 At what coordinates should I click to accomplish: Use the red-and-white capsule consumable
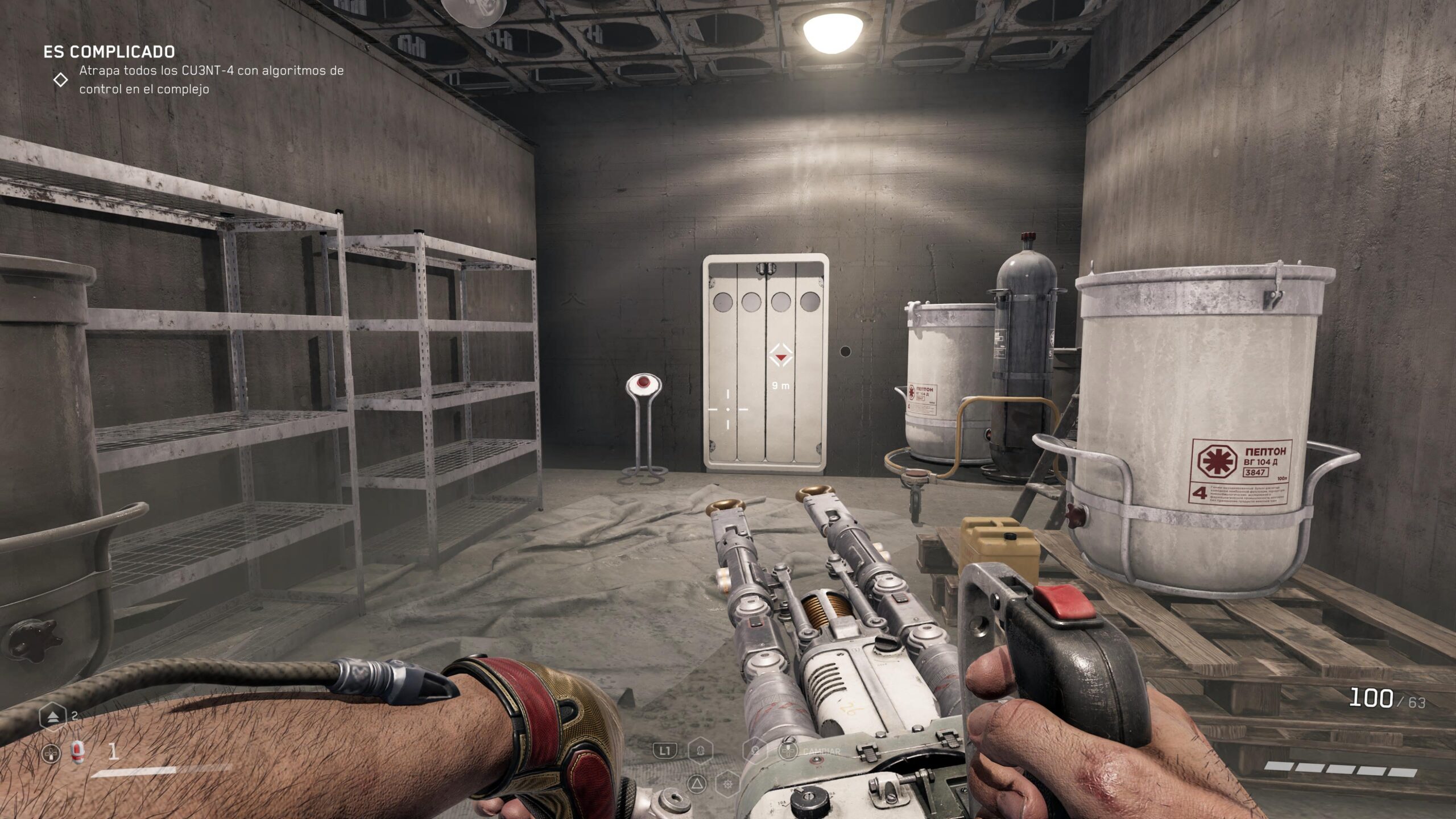(77, 754)
